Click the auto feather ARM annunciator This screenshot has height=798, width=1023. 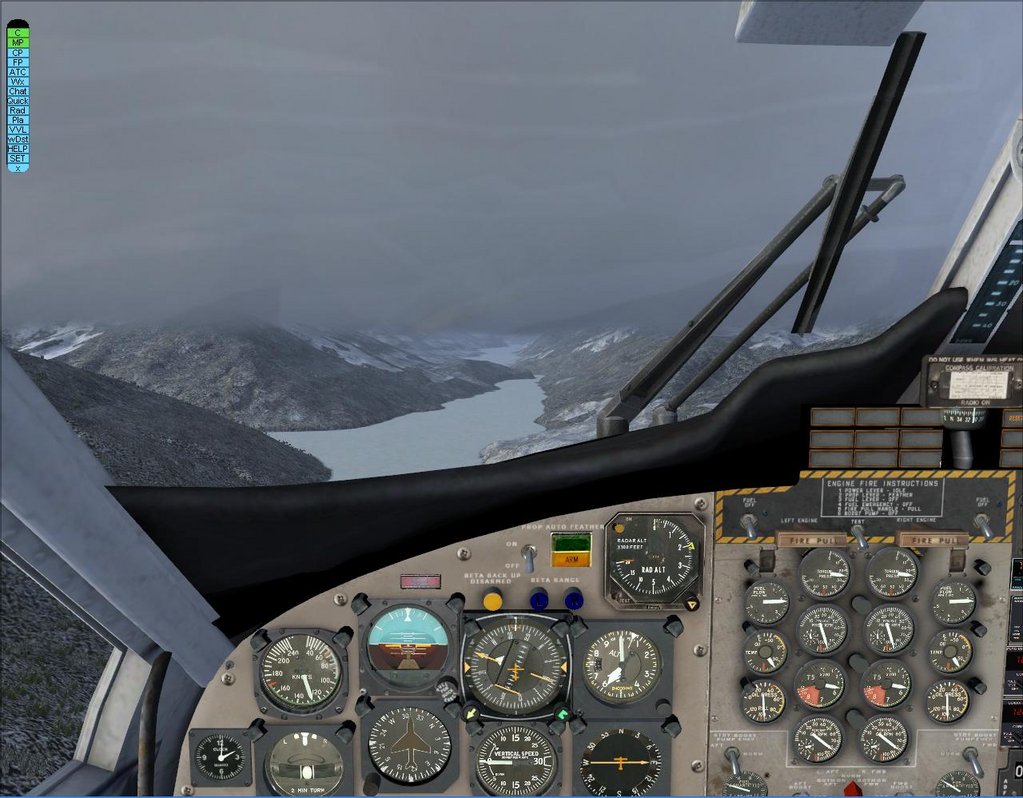(570, 560)
